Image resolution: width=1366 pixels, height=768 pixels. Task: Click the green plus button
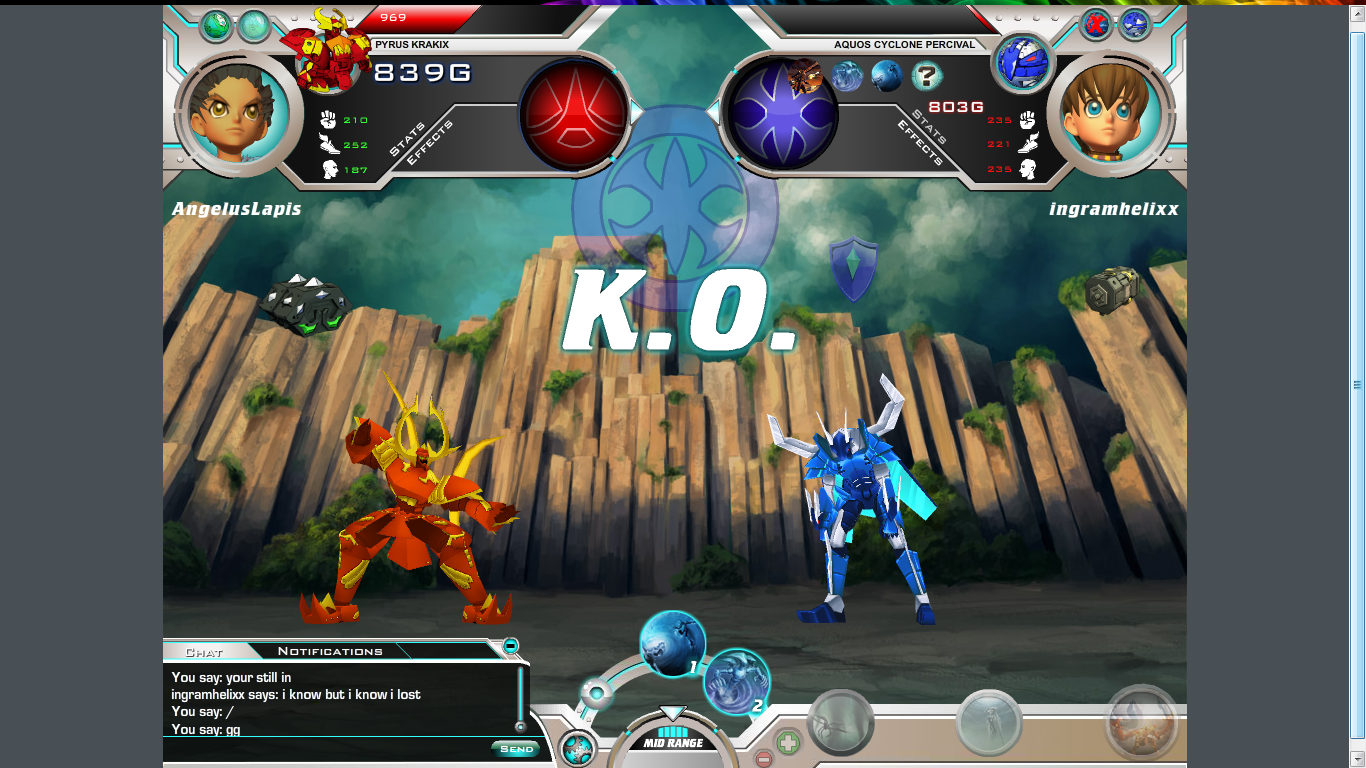[789, 743]
